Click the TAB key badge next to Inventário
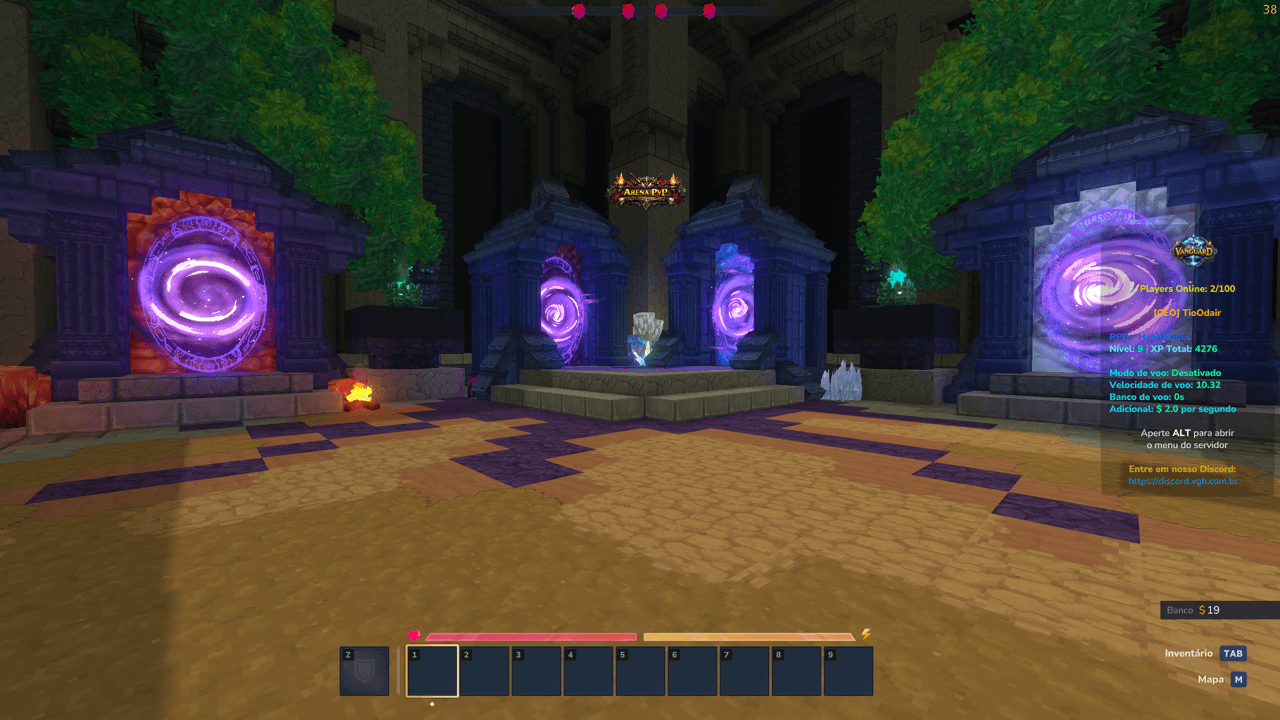 pyautogui.click(x=1232, y=653)
